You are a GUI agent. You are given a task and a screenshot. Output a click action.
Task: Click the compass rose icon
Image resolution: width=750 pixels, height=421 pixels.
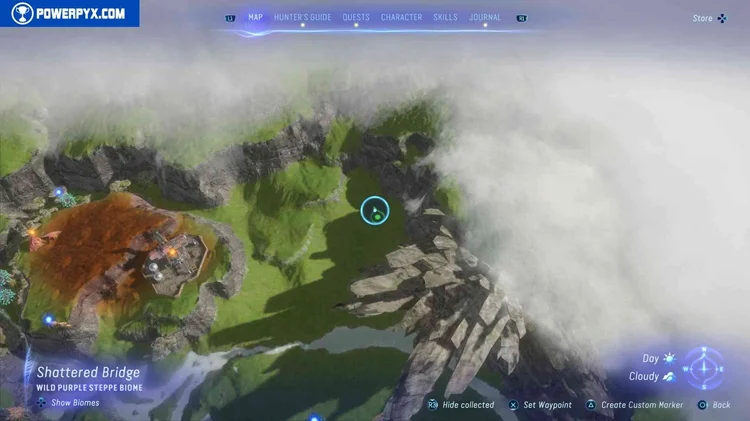[x=706, y=368]
